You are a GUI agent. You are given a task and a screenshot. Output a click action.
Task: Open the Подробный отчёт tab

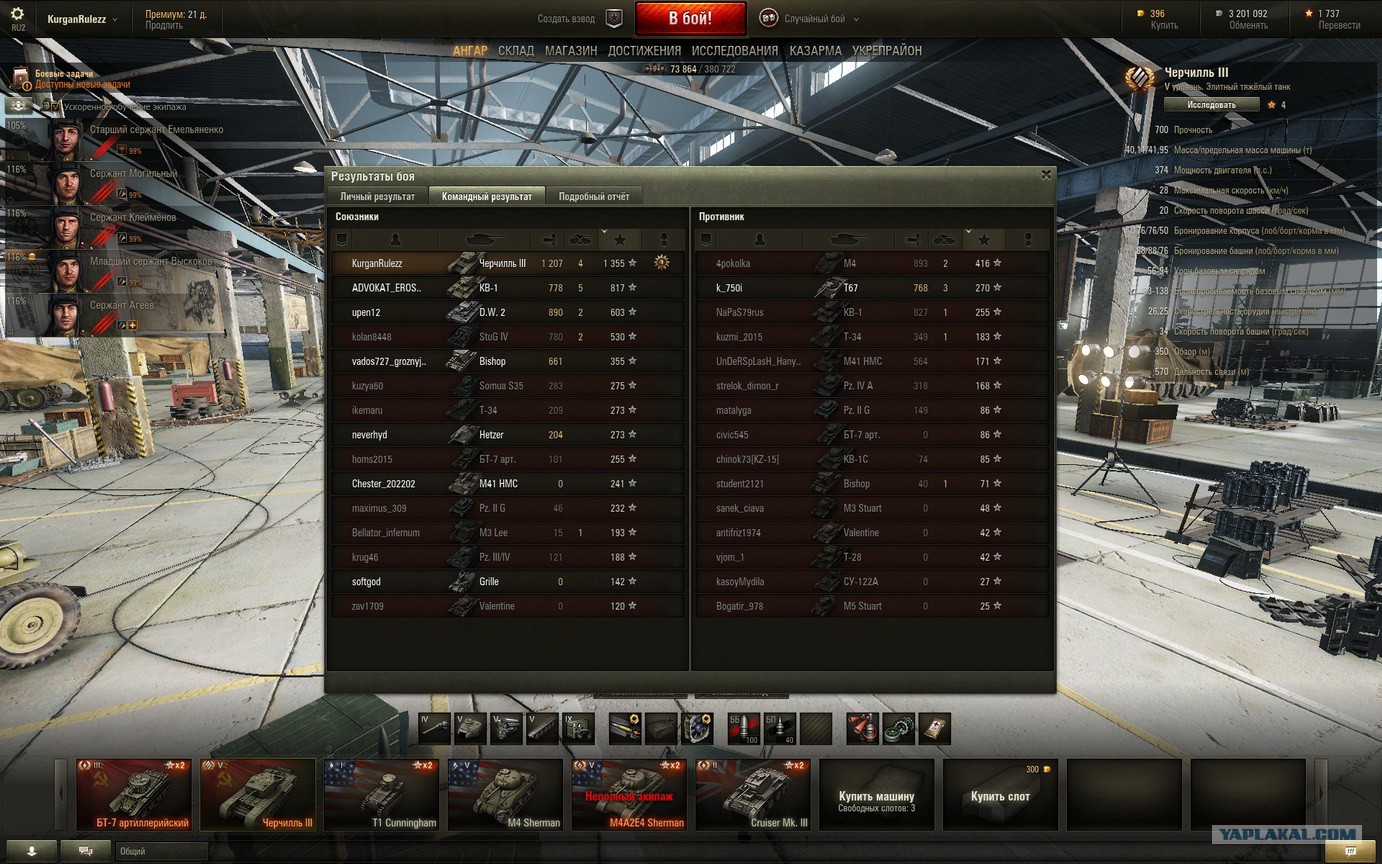point(594,197)
